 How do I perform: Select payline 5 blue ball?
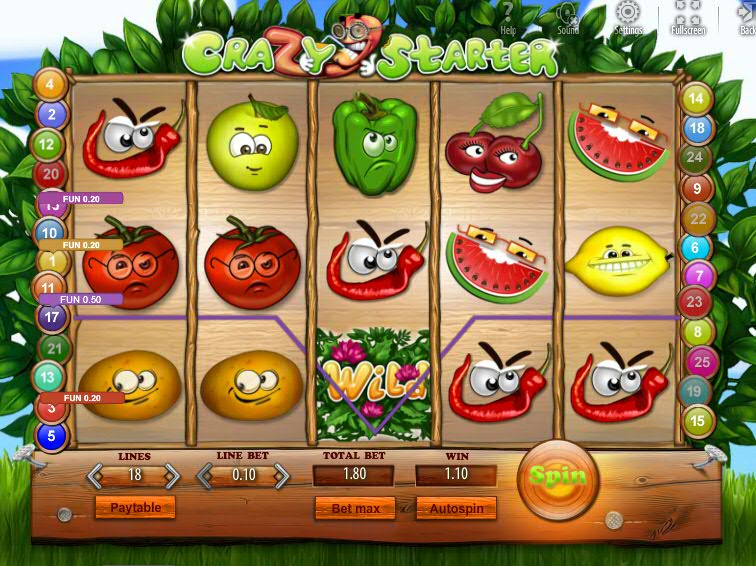(51, 436)
